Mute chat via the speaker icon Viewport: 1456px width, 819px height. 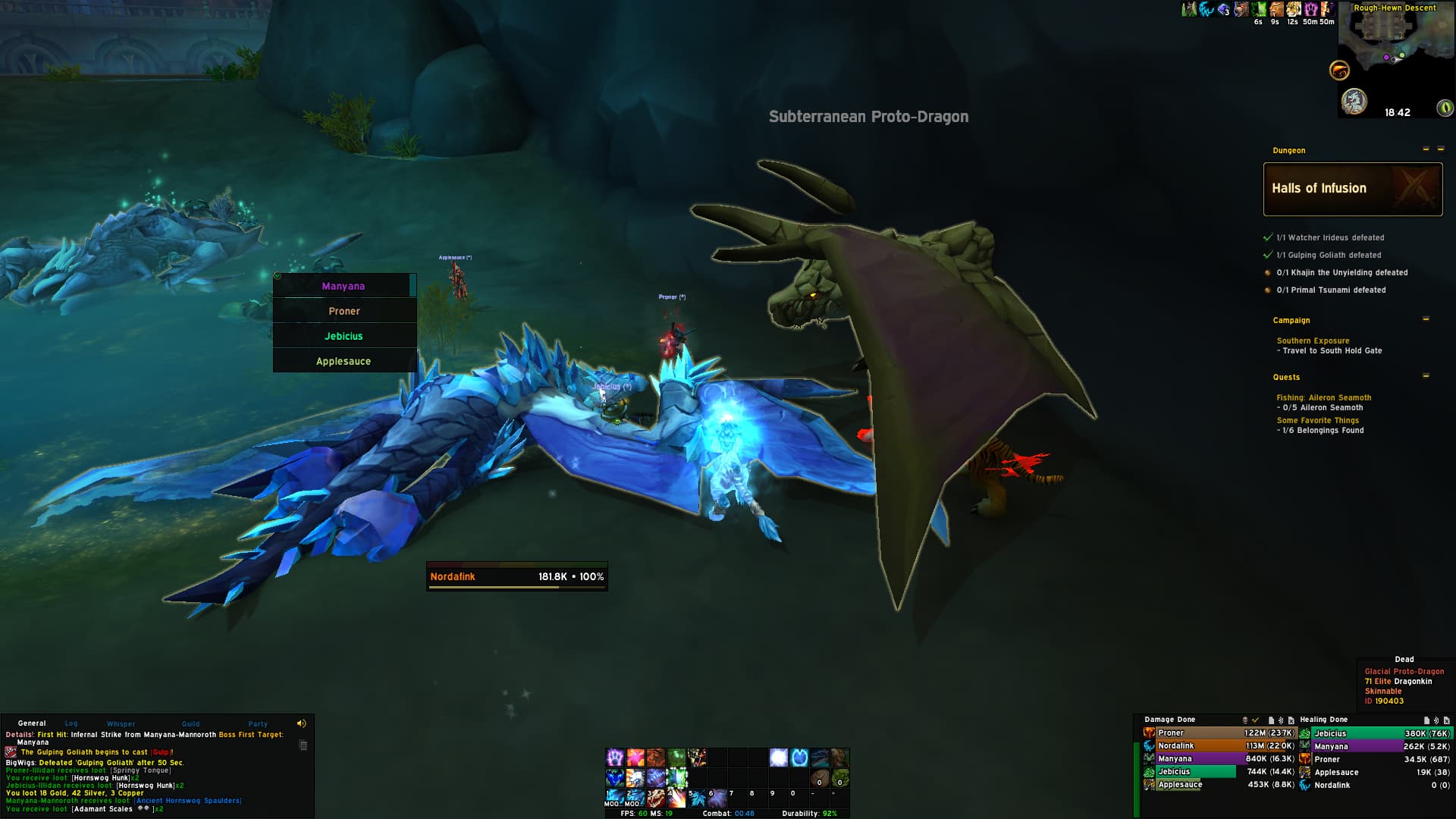302,722
